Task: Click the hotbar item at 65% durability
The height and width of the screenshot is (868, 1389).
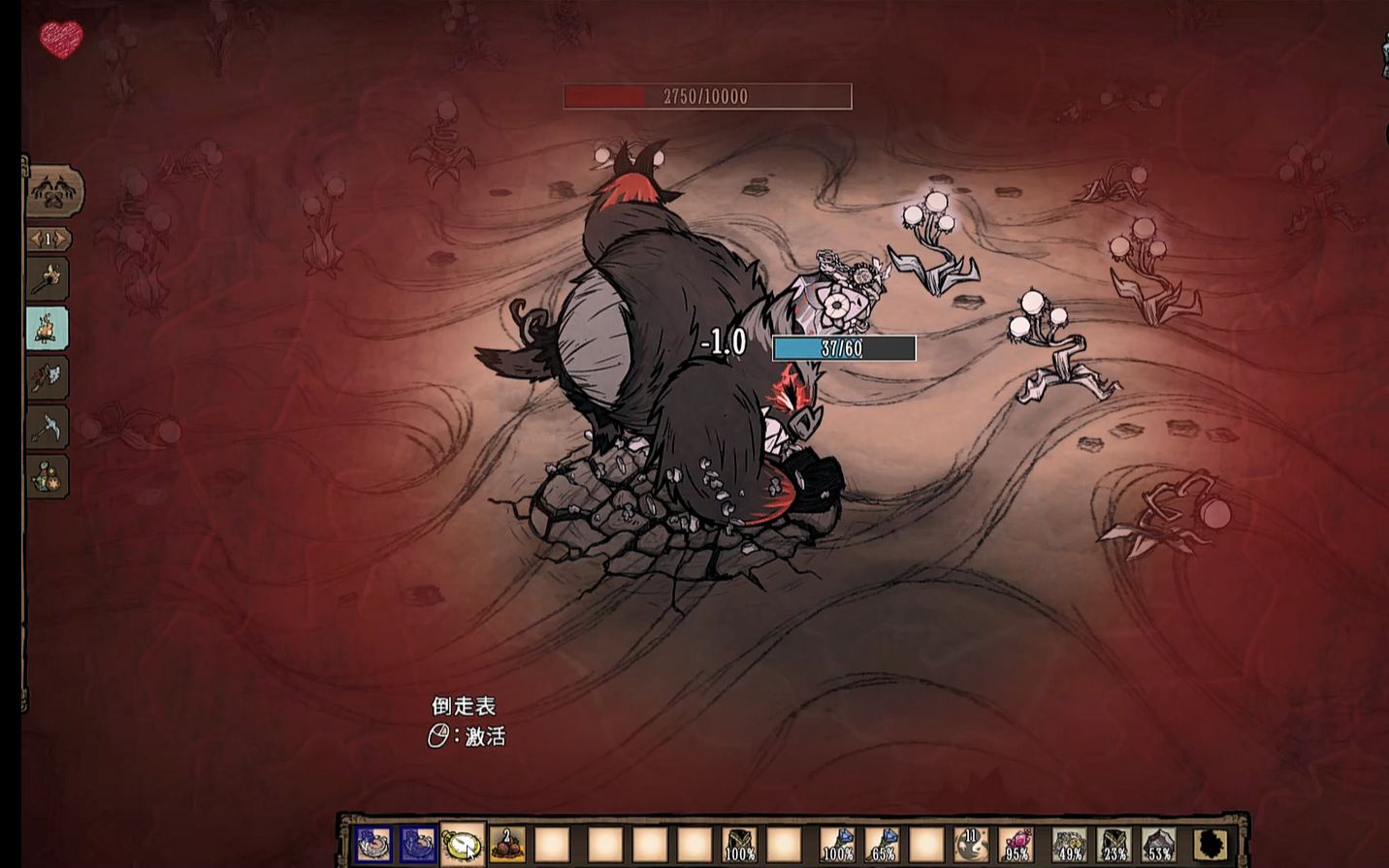Action: point(882,845)
